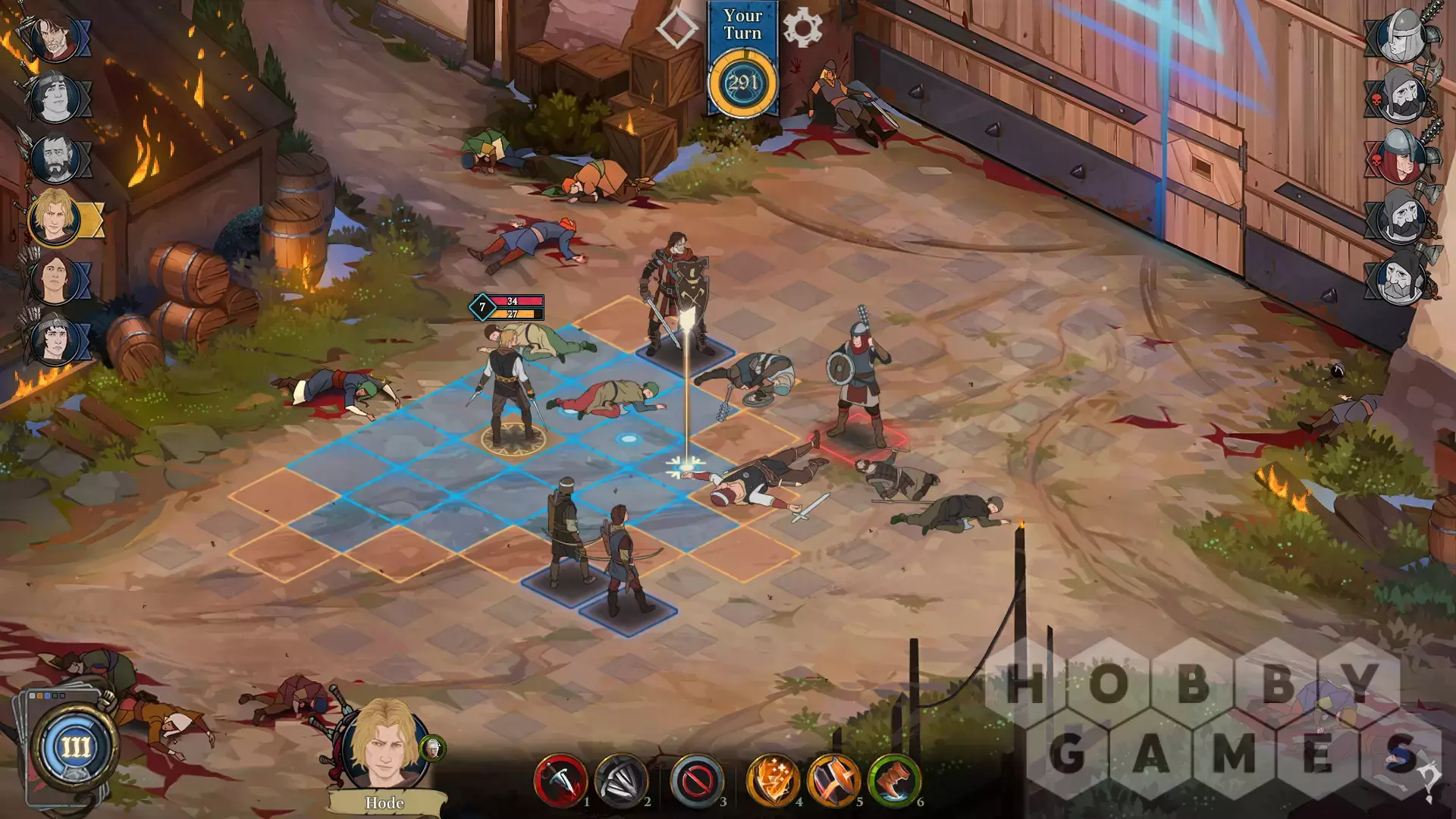1456x819 pixels.
Task: Choose the crossed shields ability
Action: pos(833,780)
